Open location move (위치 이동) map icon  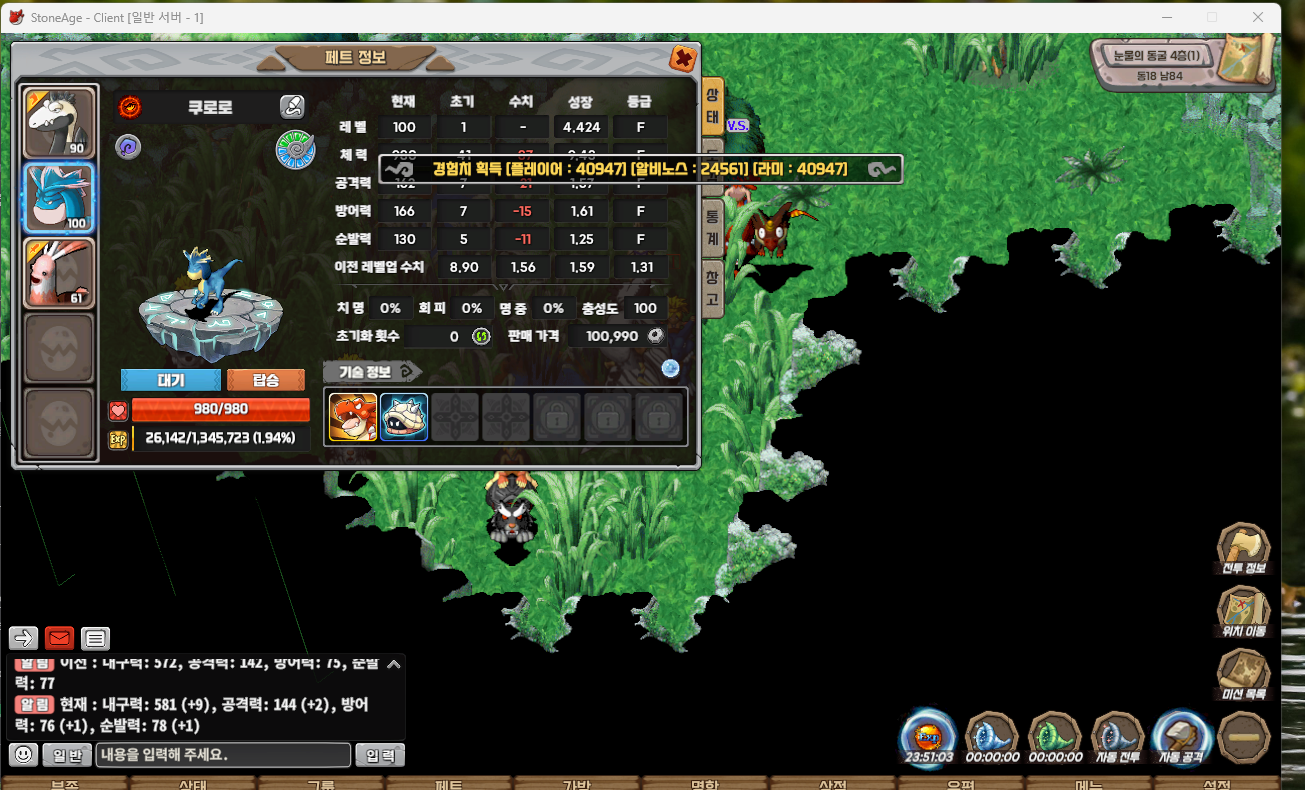(1243, 612)
